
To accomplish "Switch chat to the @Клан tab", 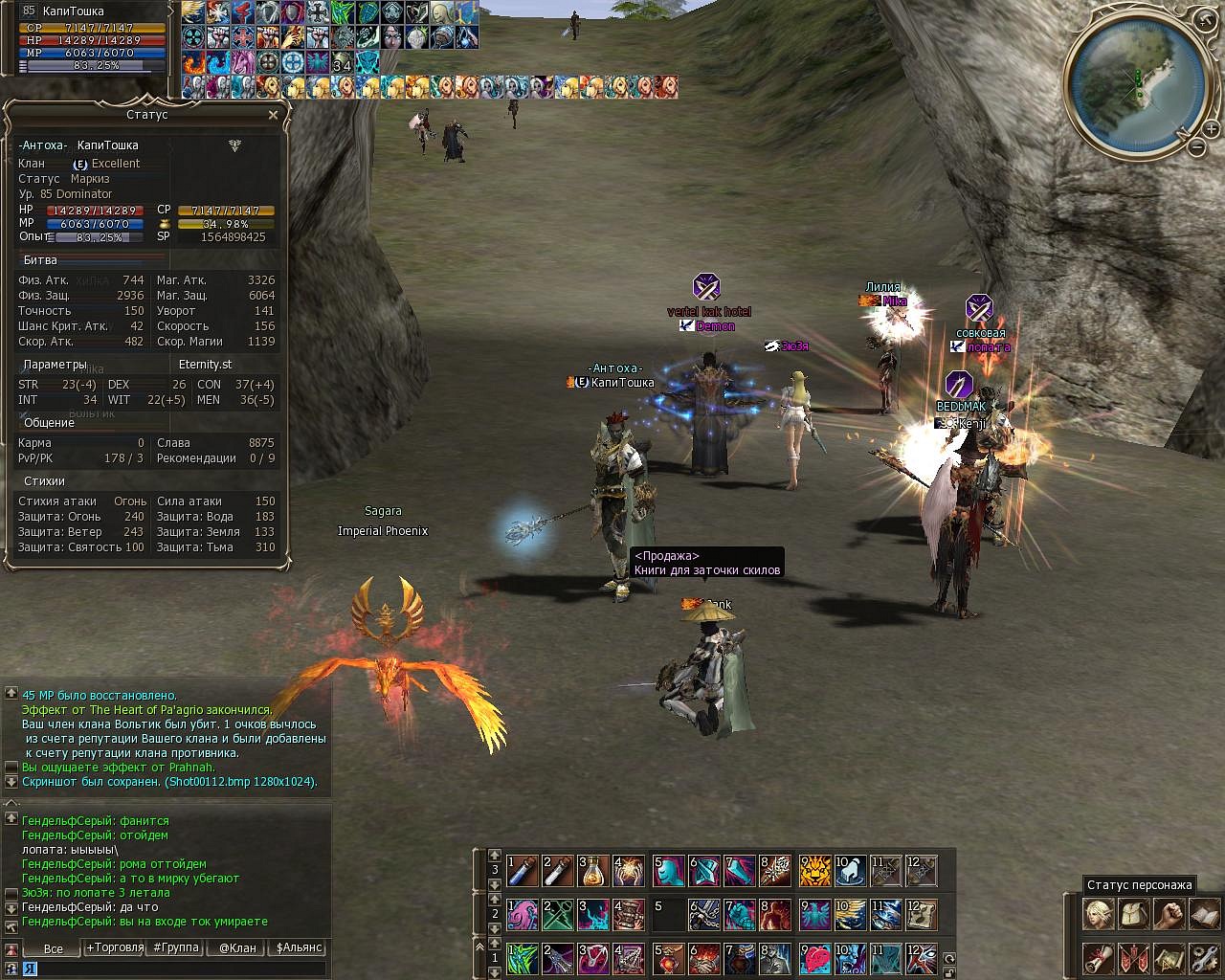I will click(237, 947).
